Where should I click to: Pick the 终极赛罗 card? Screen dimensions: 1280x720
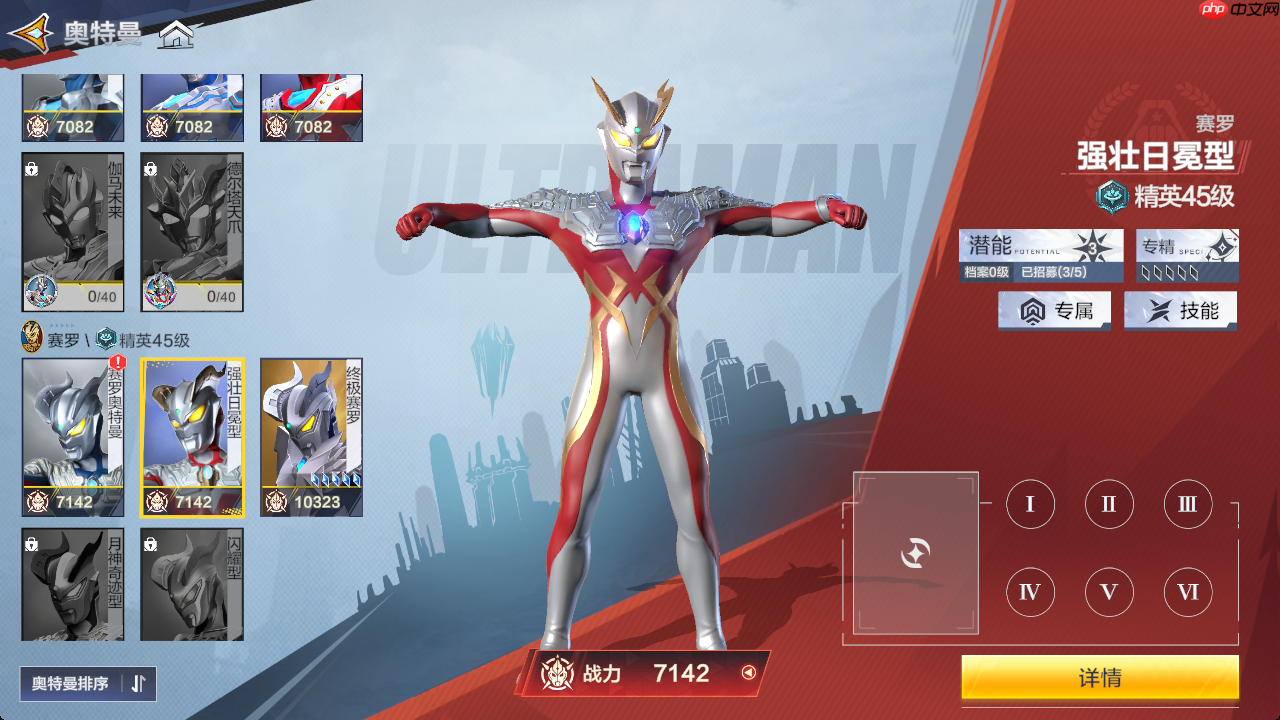(x=311, y=437)
